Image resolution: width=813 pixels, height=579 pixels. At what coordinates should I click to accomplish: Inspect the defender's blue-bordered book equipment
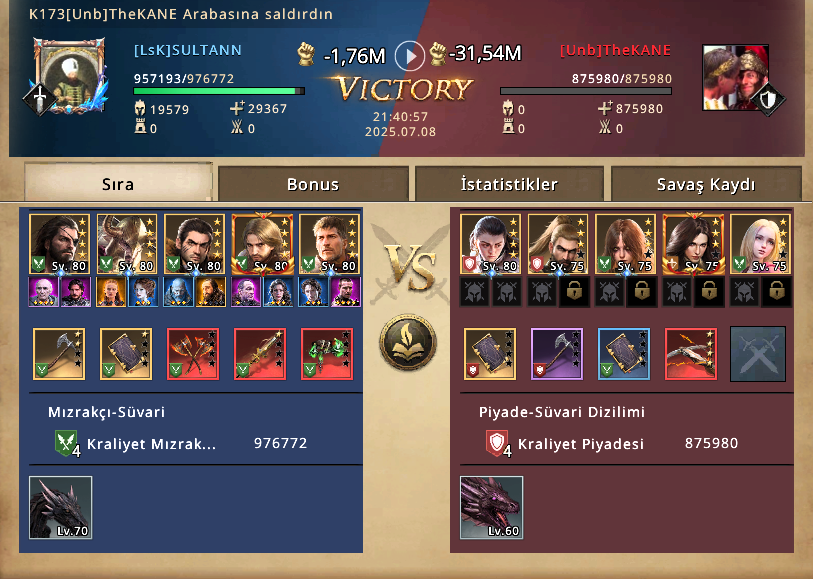click(624, 354)
